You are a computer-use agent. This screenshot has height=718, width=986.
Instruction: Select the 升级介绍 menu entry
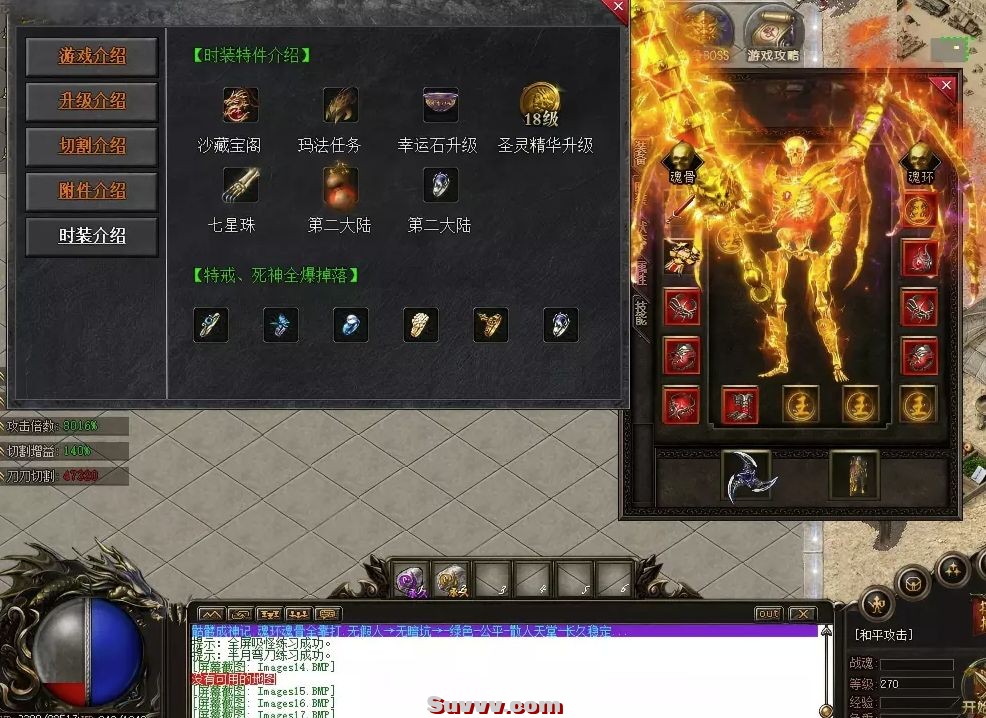pos(92,101)
